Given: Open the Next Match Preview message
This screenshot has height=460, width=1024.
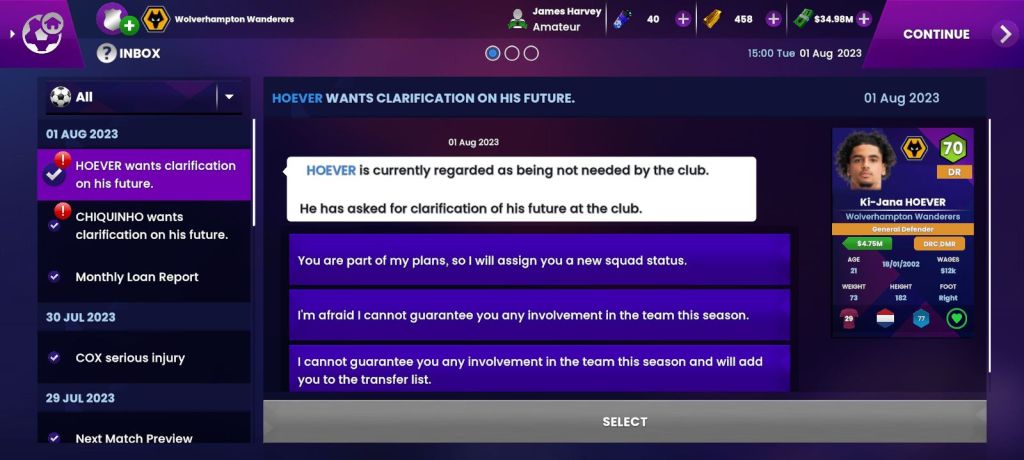Looking at the screenshot, I should coord(134,438).
